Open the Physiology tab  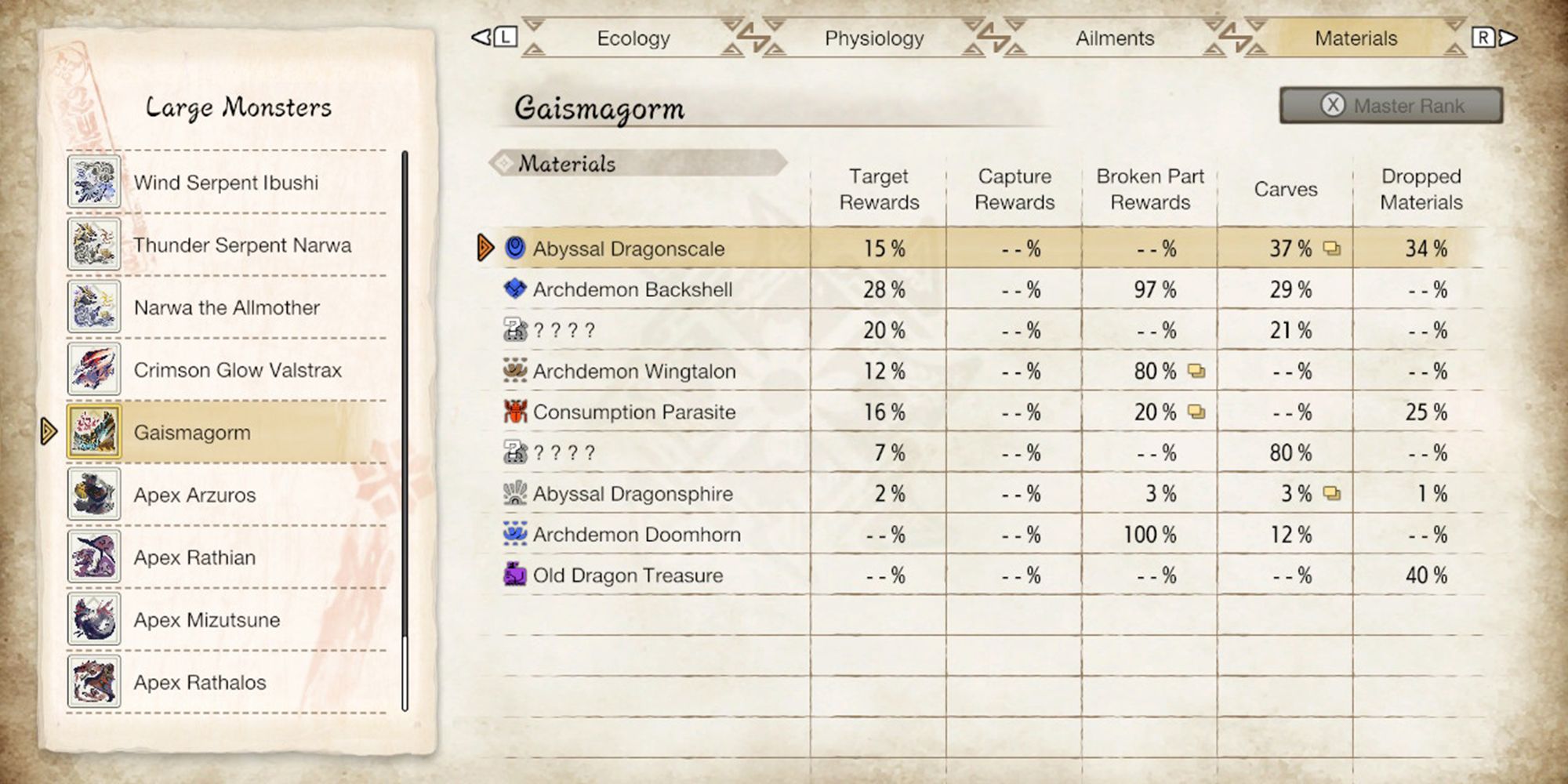tap(873, 38)
